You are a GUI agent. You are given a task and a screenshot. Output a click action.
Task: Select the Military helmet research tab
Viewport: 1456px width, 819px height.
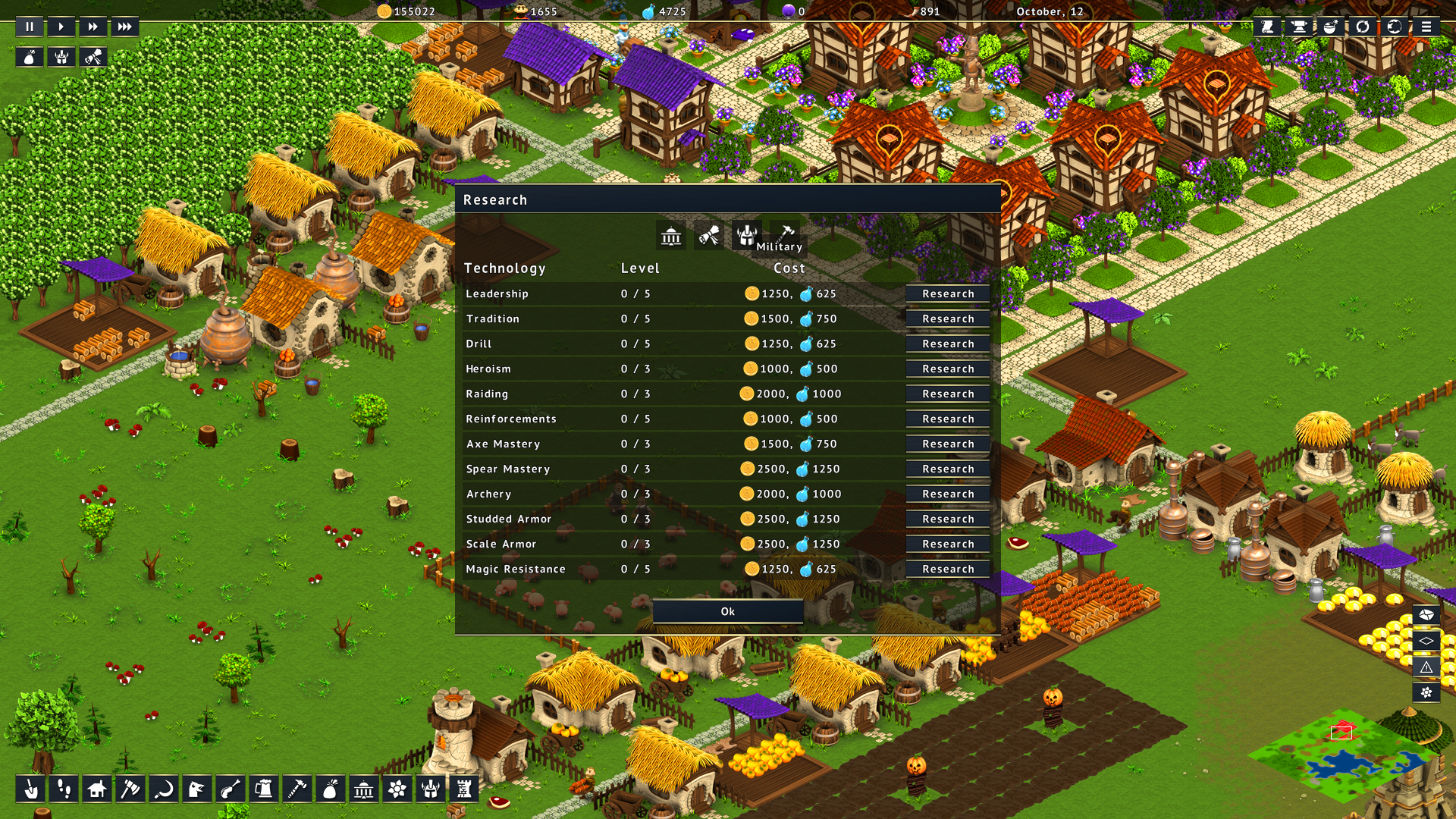(746, 235)
